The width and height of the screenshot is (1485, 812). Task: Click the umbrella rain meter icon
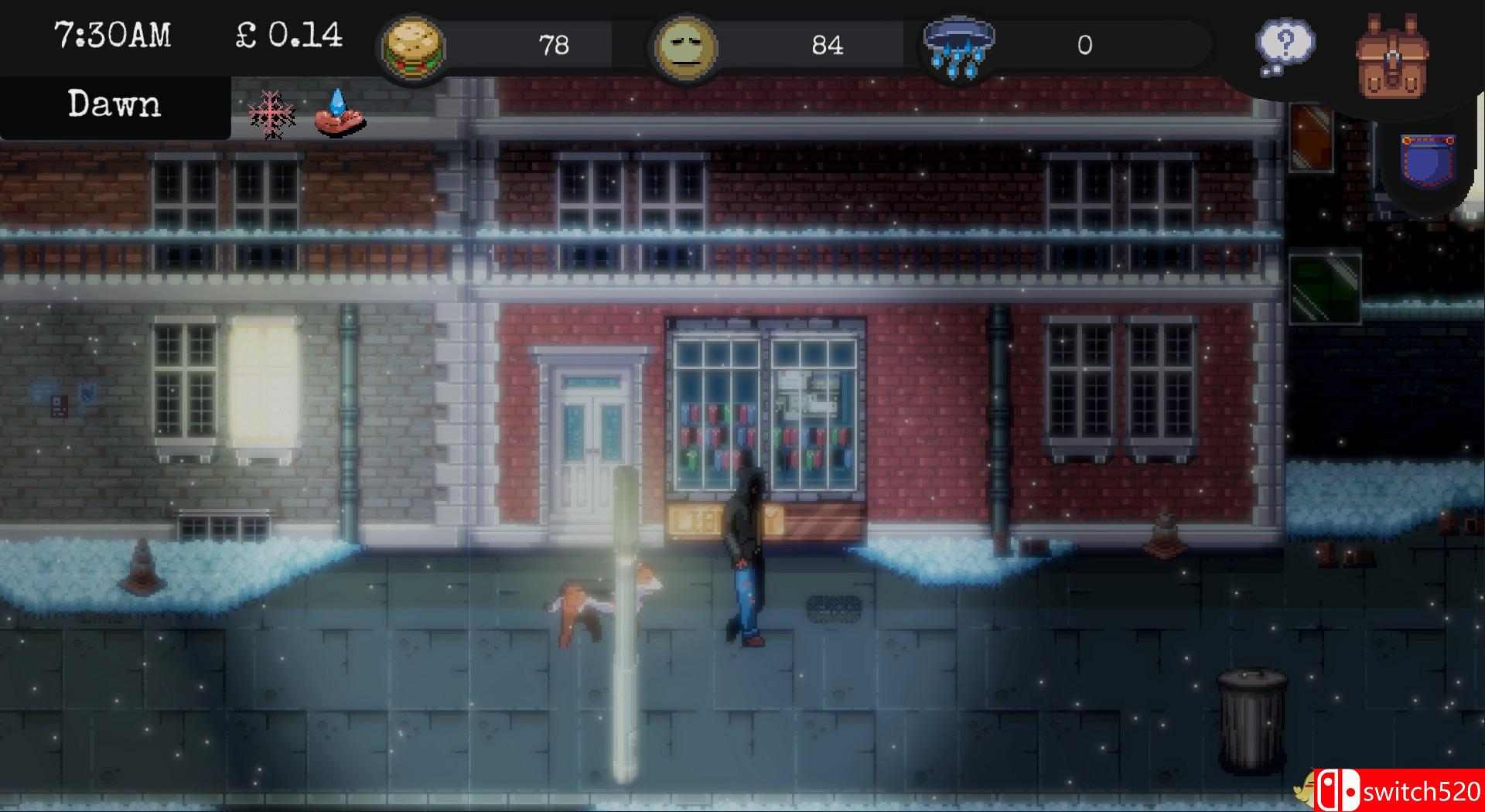coord(959,46)
